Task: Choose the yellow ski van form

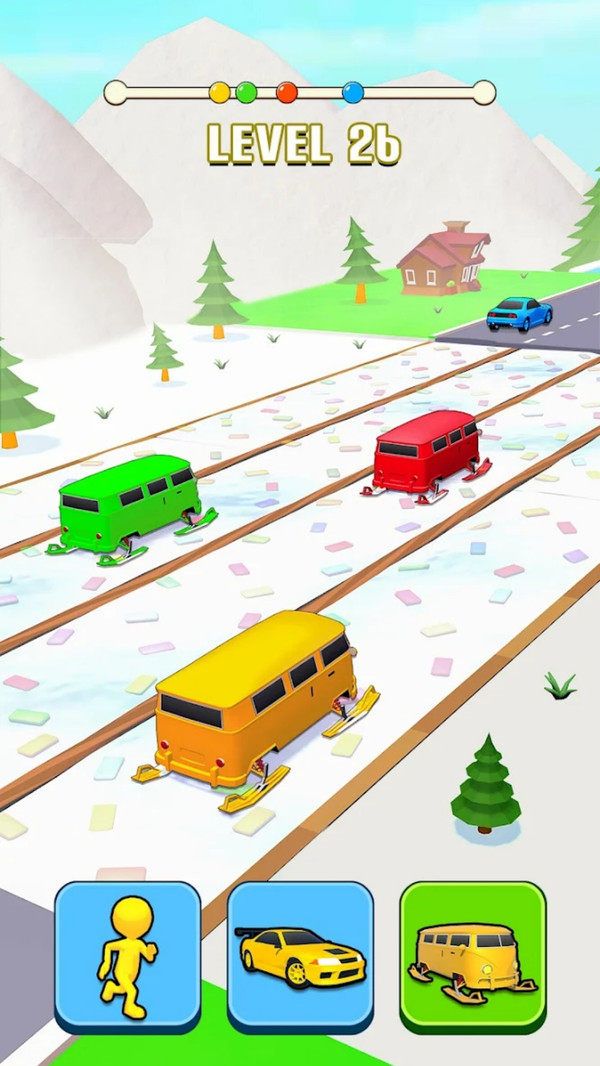Action: point(473,956)
